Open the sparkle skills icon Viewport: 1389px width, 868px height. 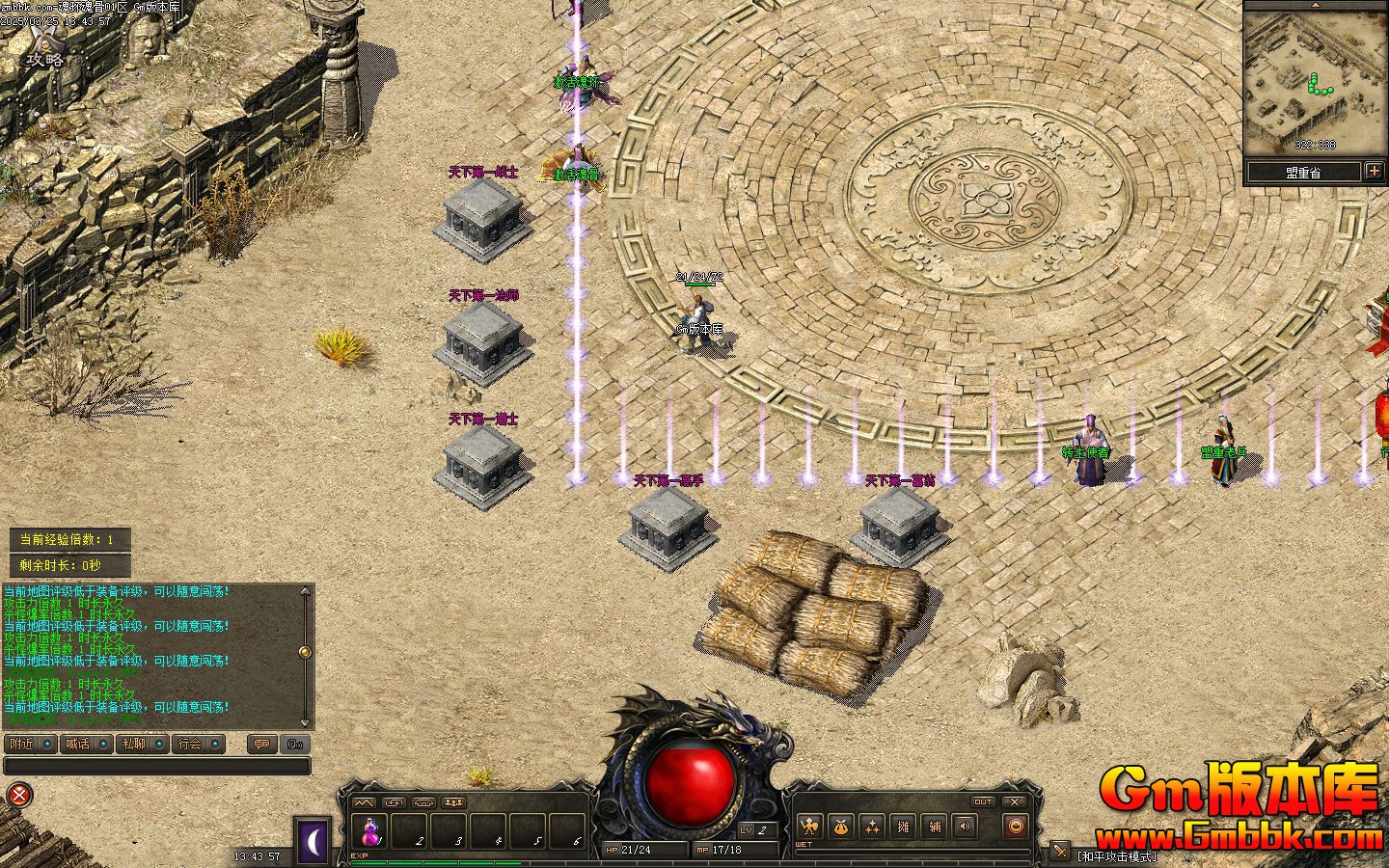pyautogui.click(x=873, y=827)
